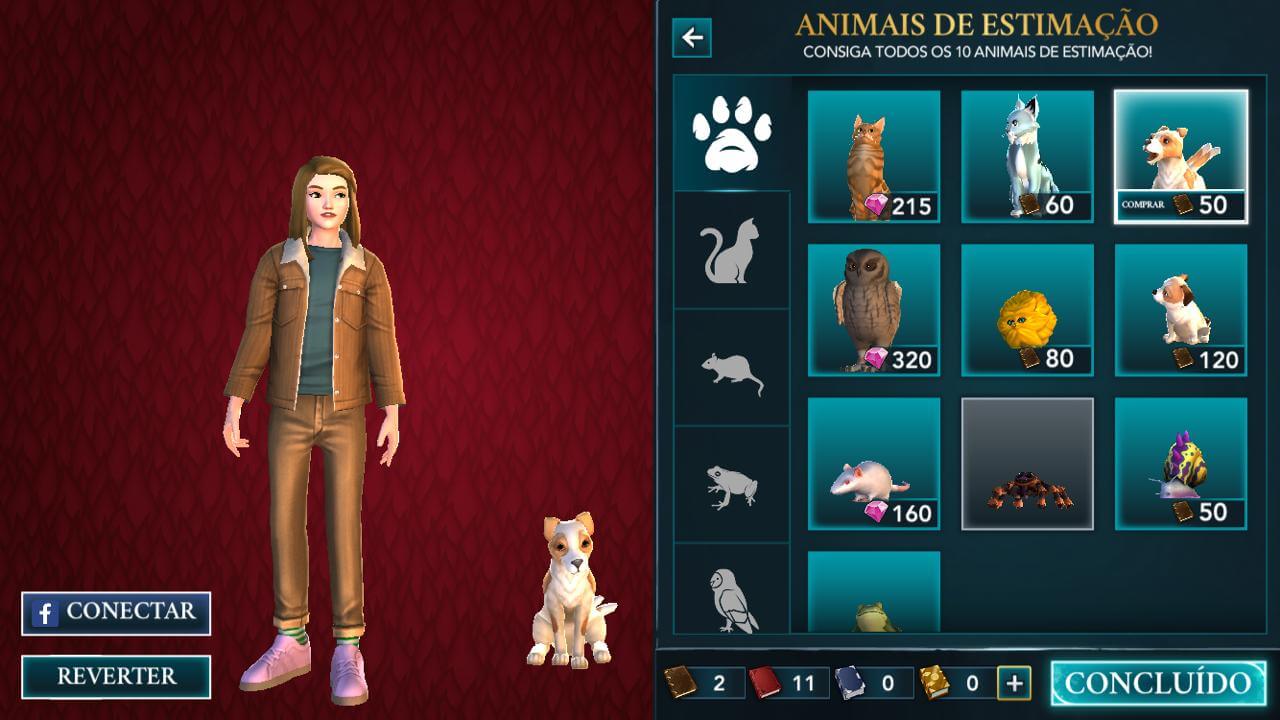Go back with the arrow button
The width and height of the screenshot is (1280, 720).
(x=692, y=39)
